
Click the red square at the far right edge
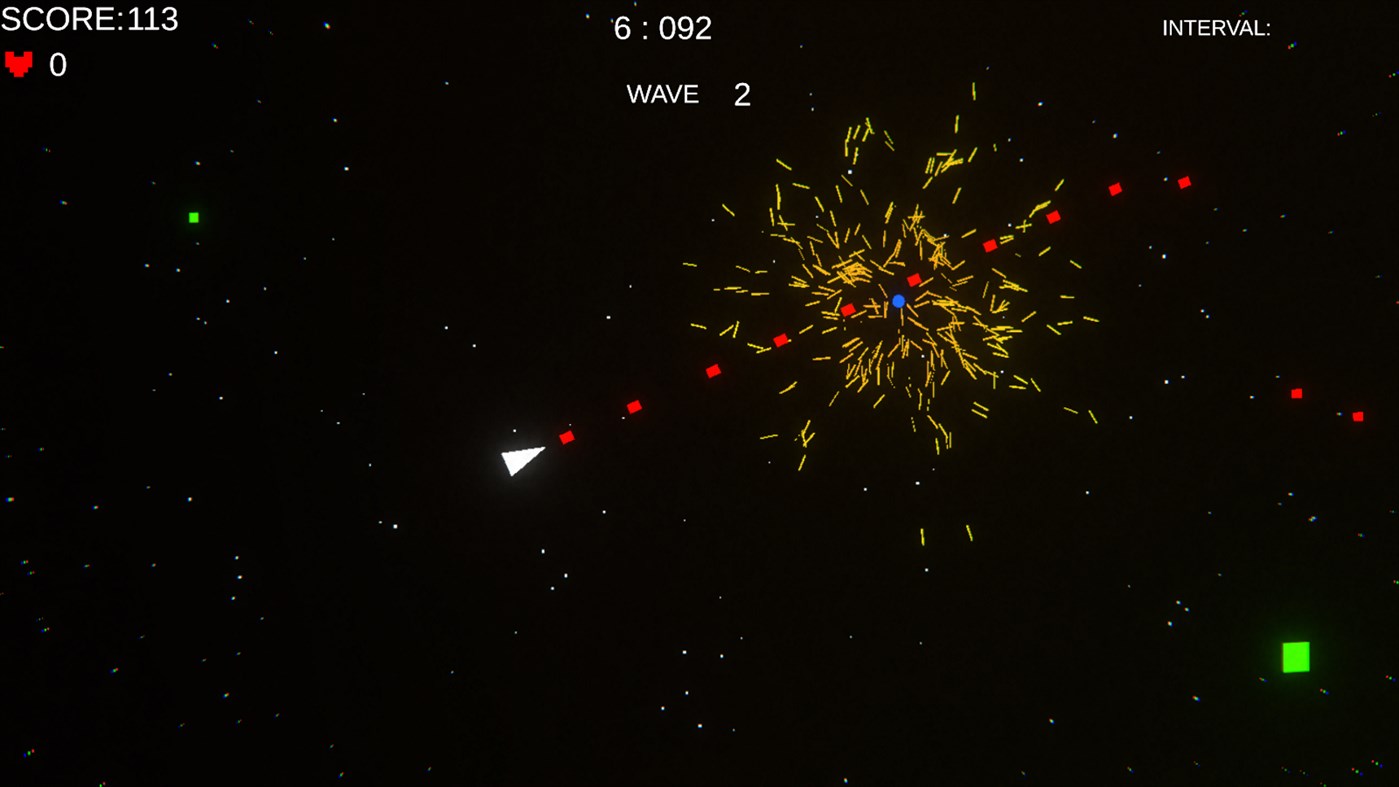1357,414
